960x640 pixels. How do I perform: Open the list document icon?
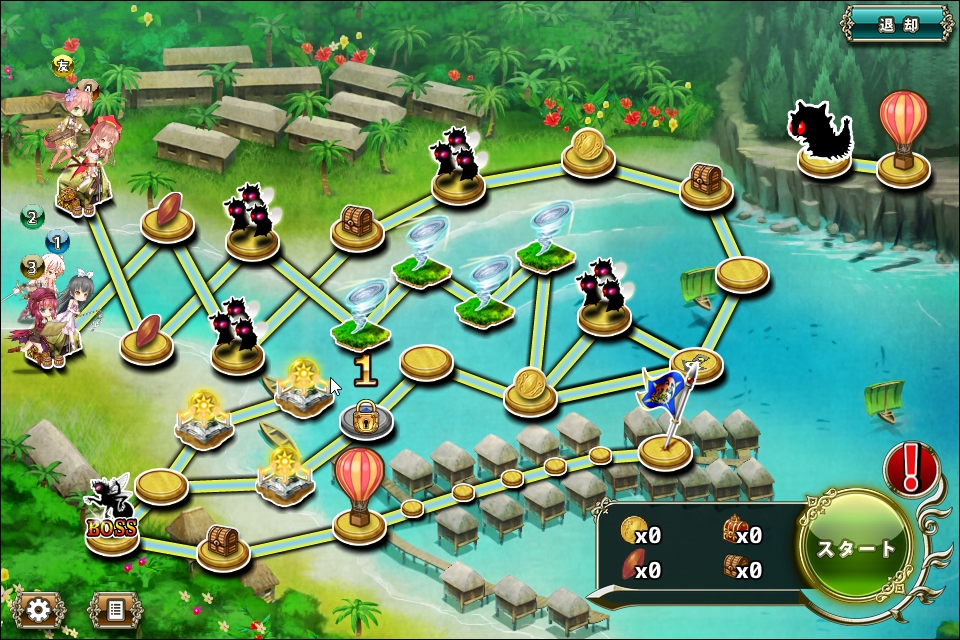pyautogui.click(x=114, y=609)
